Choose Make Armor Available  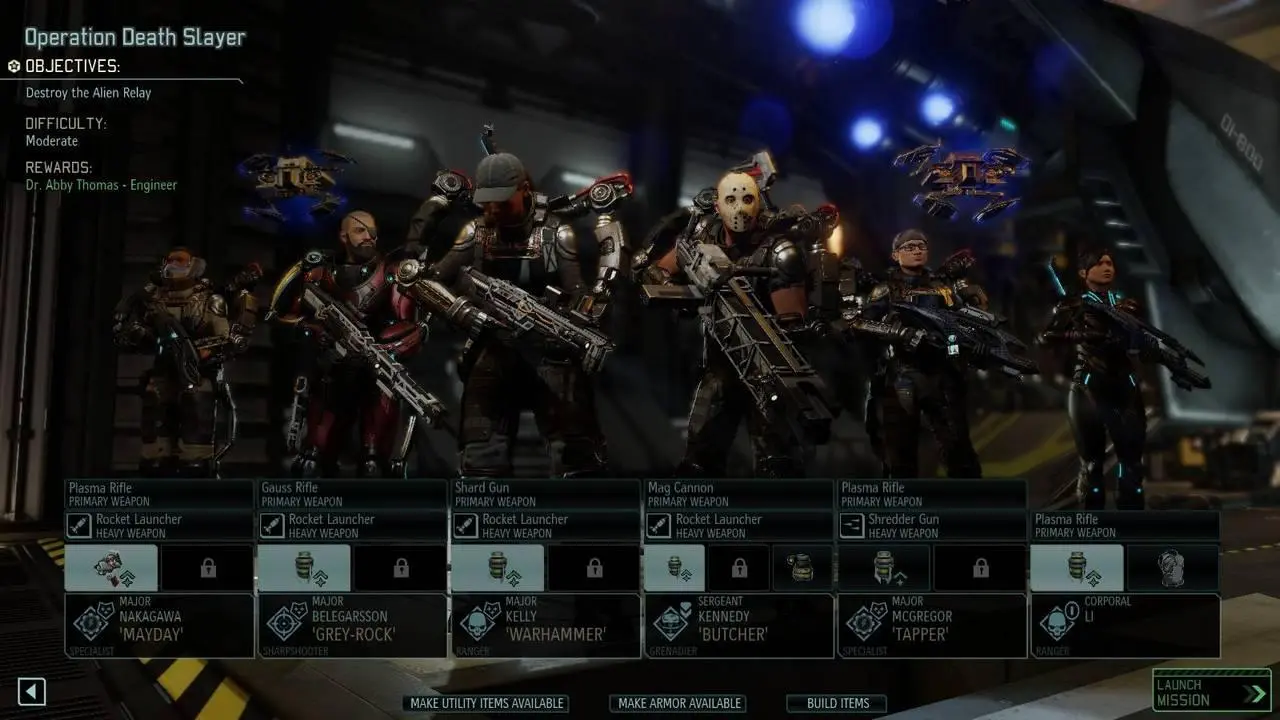680,703
